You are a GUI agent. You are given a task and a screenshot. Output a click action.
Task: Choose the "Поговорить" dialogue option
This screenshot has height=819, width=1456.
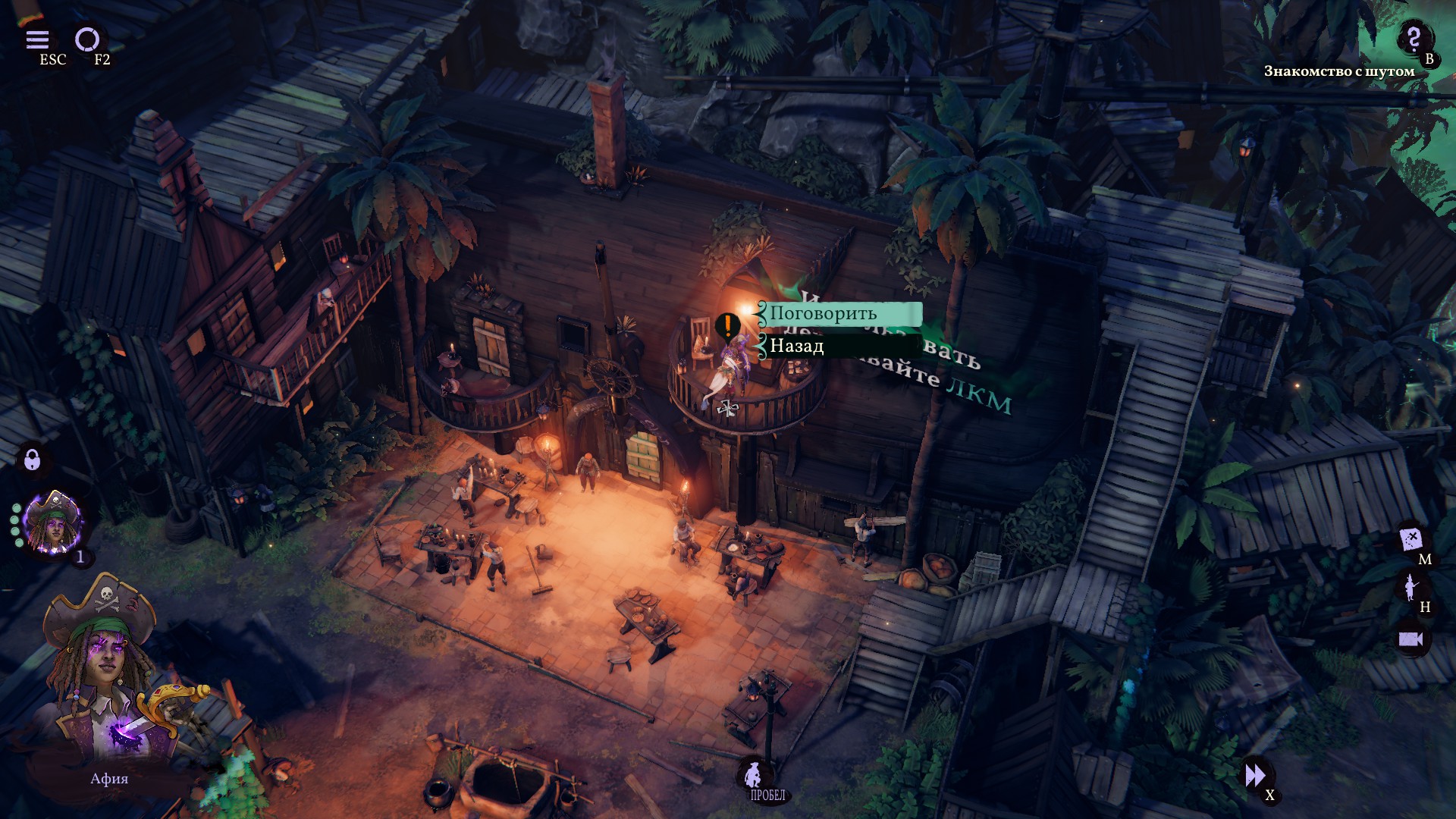click(x=840, y=313)
